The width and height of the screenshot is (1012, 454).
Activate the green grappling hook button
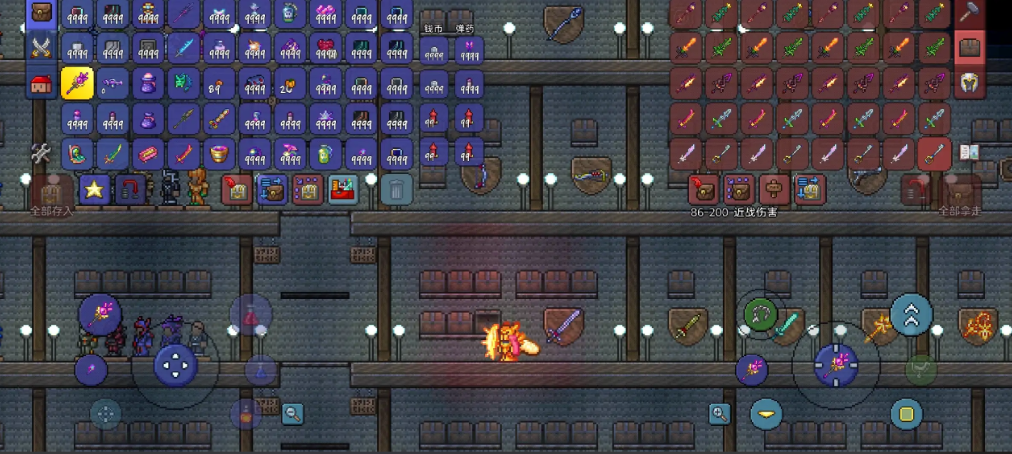pyautogui.click(x=761, y=315)
